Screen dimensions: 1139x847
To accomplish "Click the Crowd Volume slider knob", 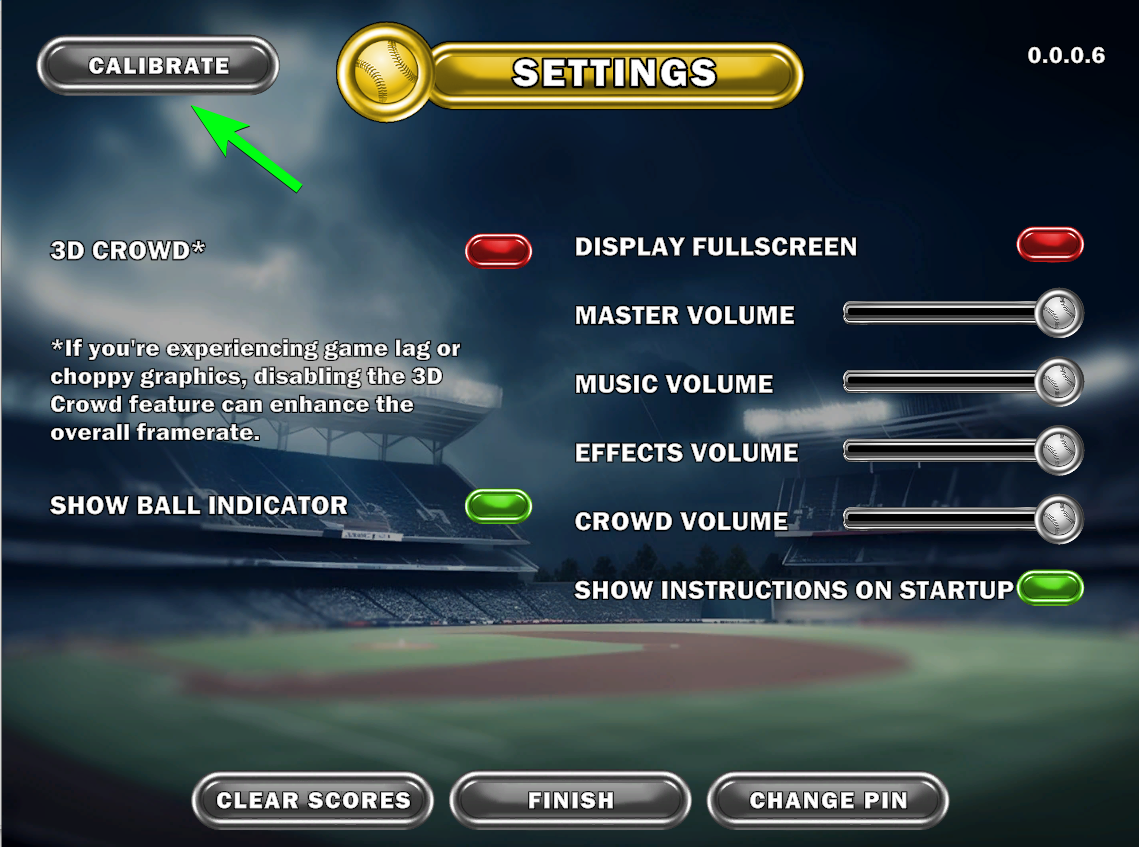I will tap(1058, 520).
